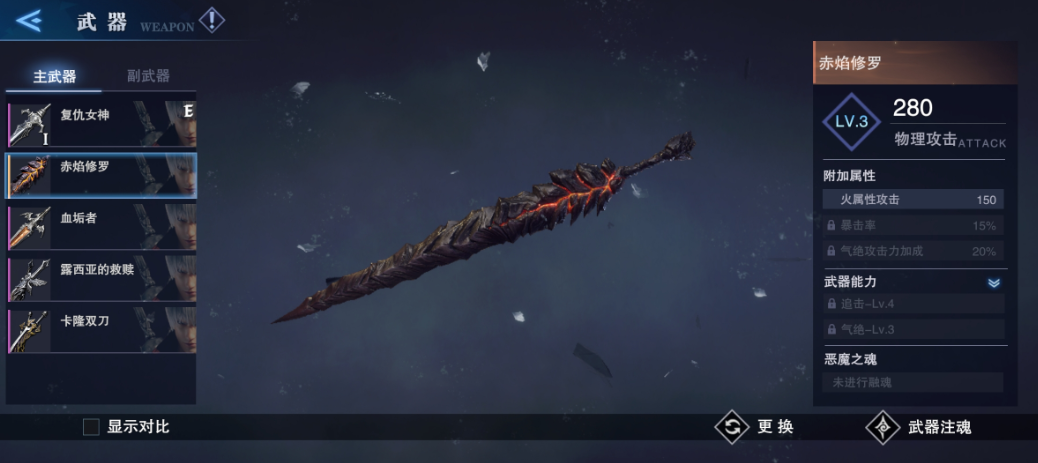Image resolution: width=1038 pixels, height=463 pixels.
Task: Open the 未进行融魂 demon soul slot
Action: pos(913,382)
